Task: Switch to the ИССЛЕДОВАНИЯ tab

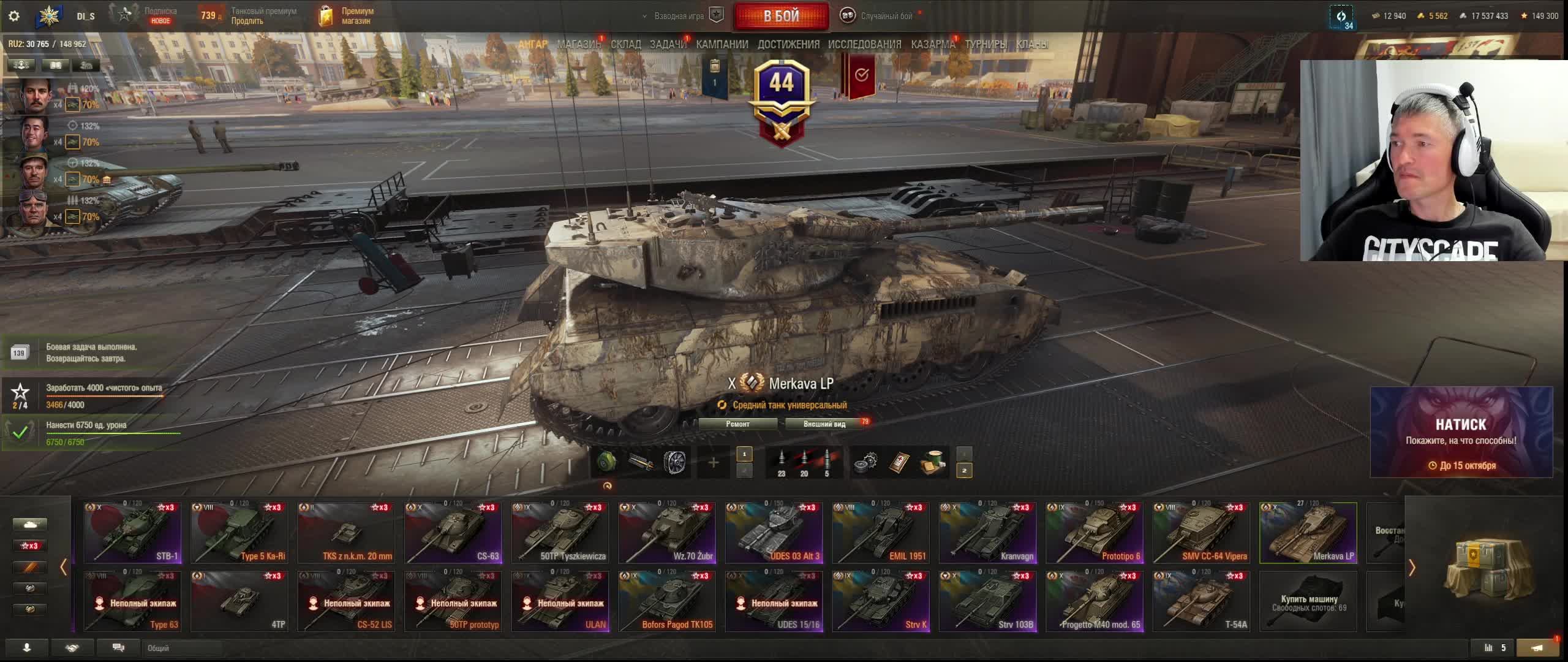Action: coord(864,44)
